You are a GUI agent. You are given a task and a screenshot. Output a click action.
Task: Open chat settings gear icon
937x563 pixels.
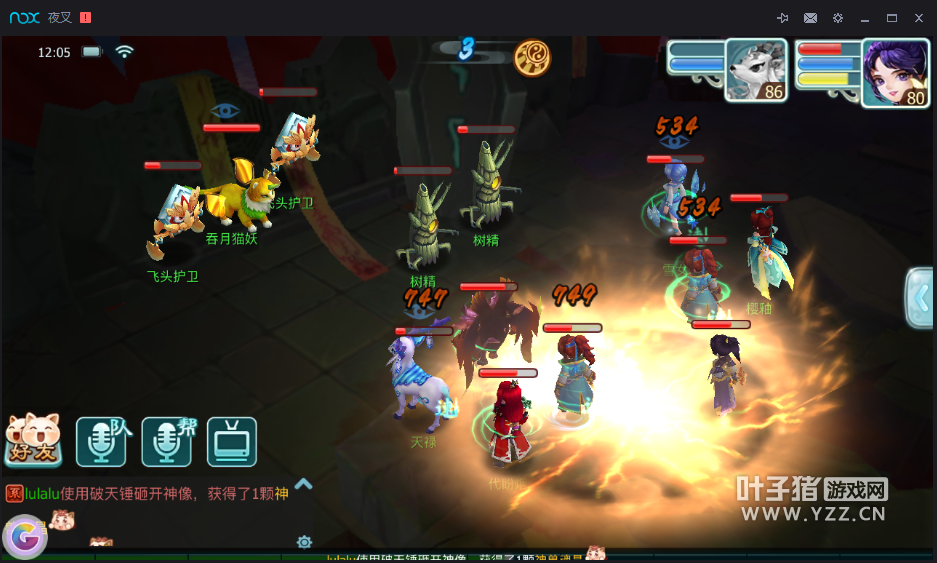304,542
